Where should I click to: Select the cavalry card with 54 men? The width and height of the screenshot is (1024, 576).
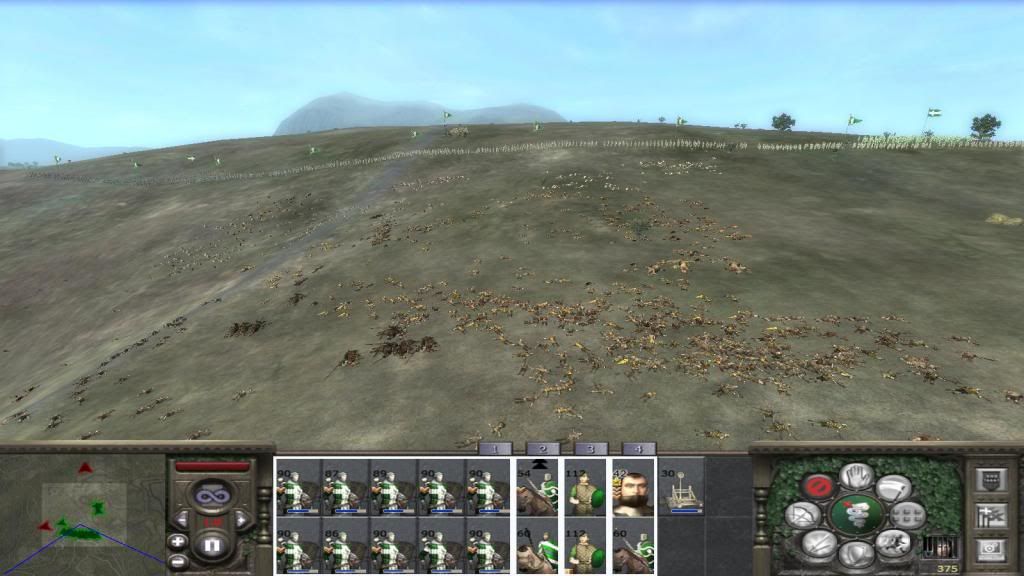click(536, 488)
